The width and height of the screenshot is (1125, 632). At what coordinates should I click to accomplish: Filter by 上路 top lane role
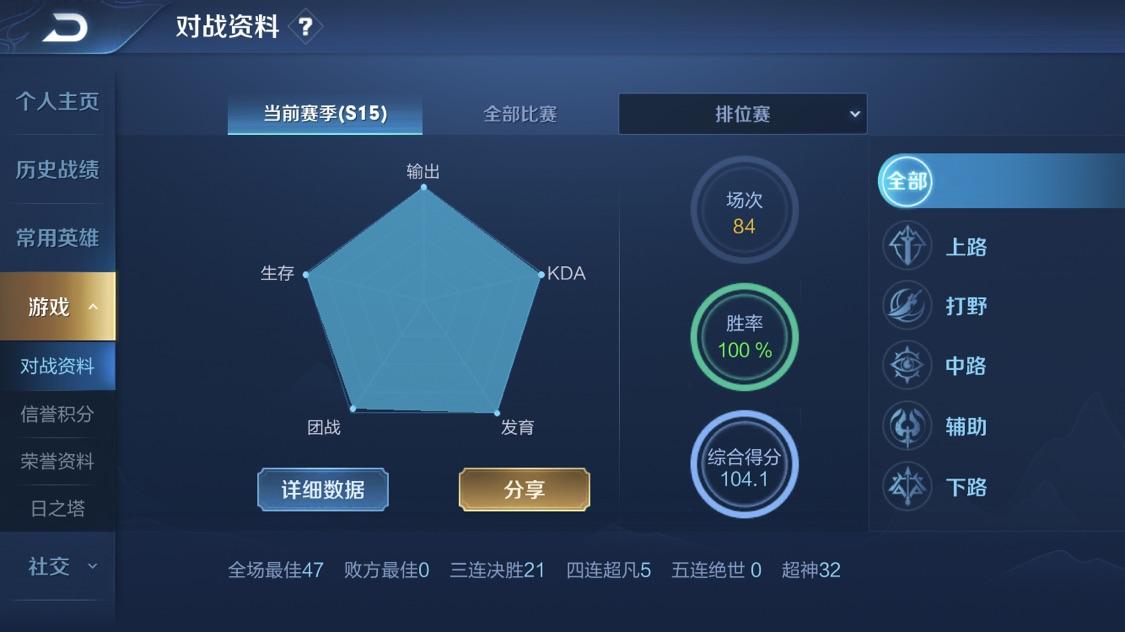(937, 247)
